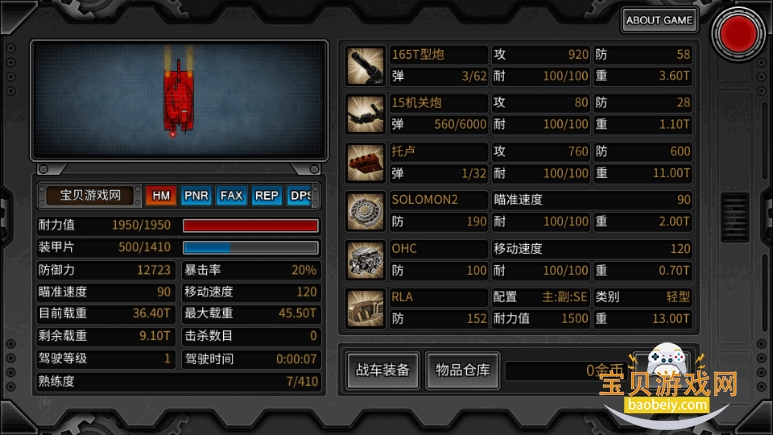Select the 宝贝游戏网 tank name plate
Viewport: 773px width, 435px height.
[x=90, y=195]
